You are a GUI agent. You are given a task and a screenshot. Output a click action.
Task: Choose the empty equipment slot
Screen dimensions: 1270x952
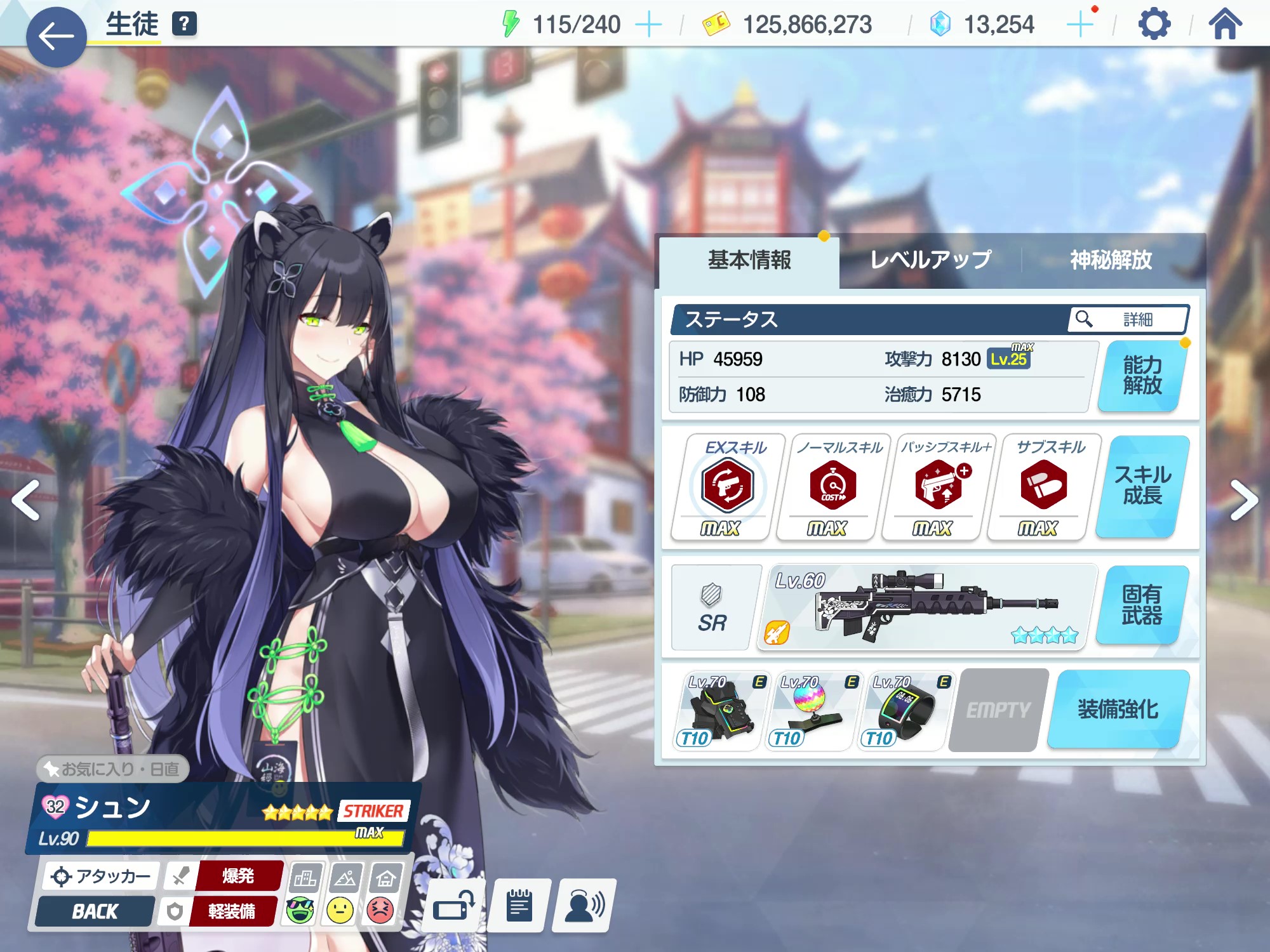click(x=998, y=710)
